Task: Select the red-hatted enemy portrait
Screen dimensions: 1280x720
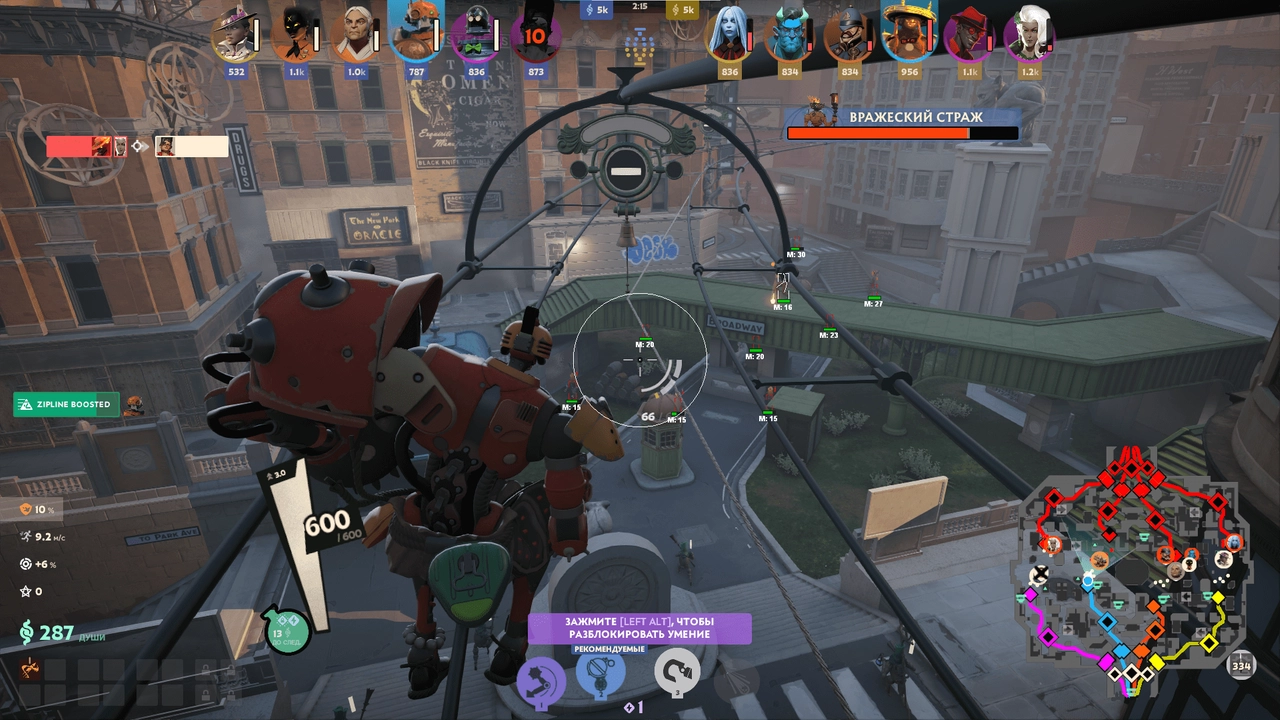Action: [x=968, y=37]
